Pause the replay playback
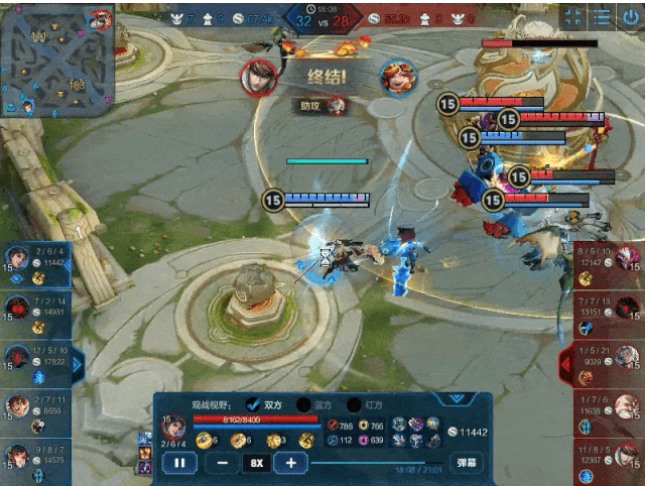The image size is (648, 486). (x=180, y=463)
